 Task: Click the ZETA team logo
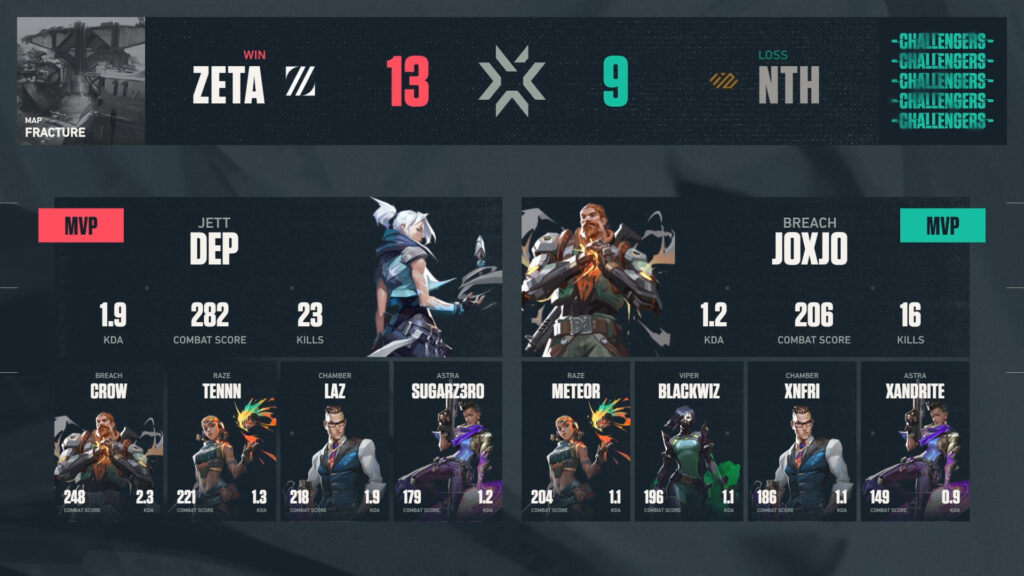tap(299, 82)
